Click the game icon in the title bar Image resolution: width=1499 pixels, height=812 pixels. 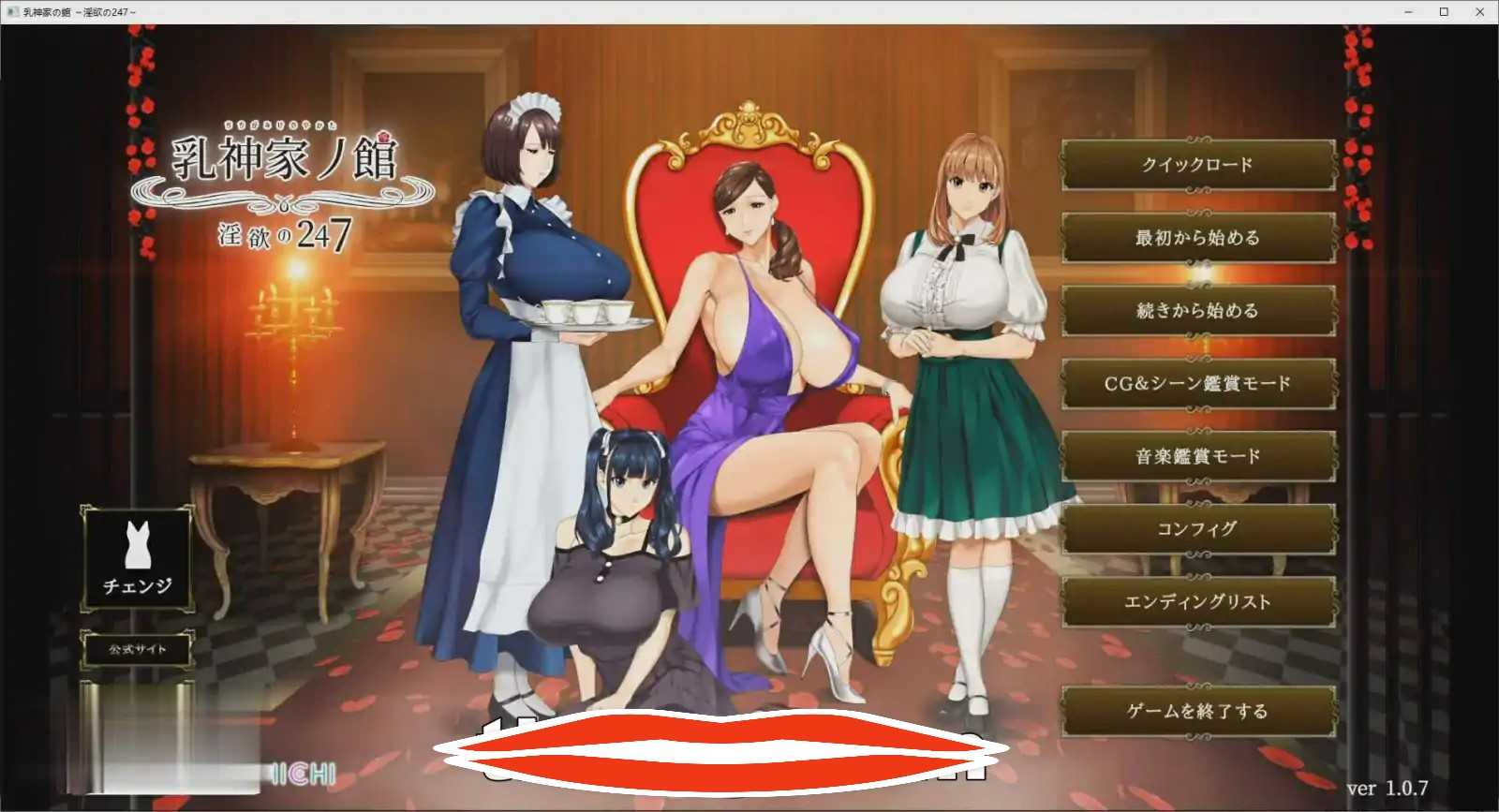coord(11,13)
